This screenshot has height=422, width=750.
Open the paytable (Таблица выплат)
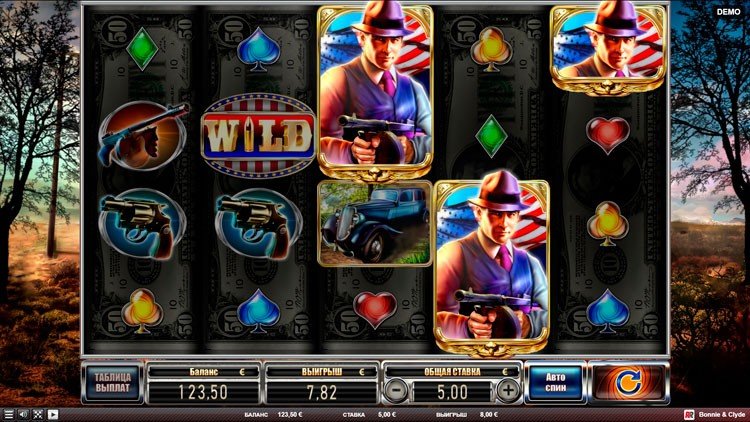point(112,382)
